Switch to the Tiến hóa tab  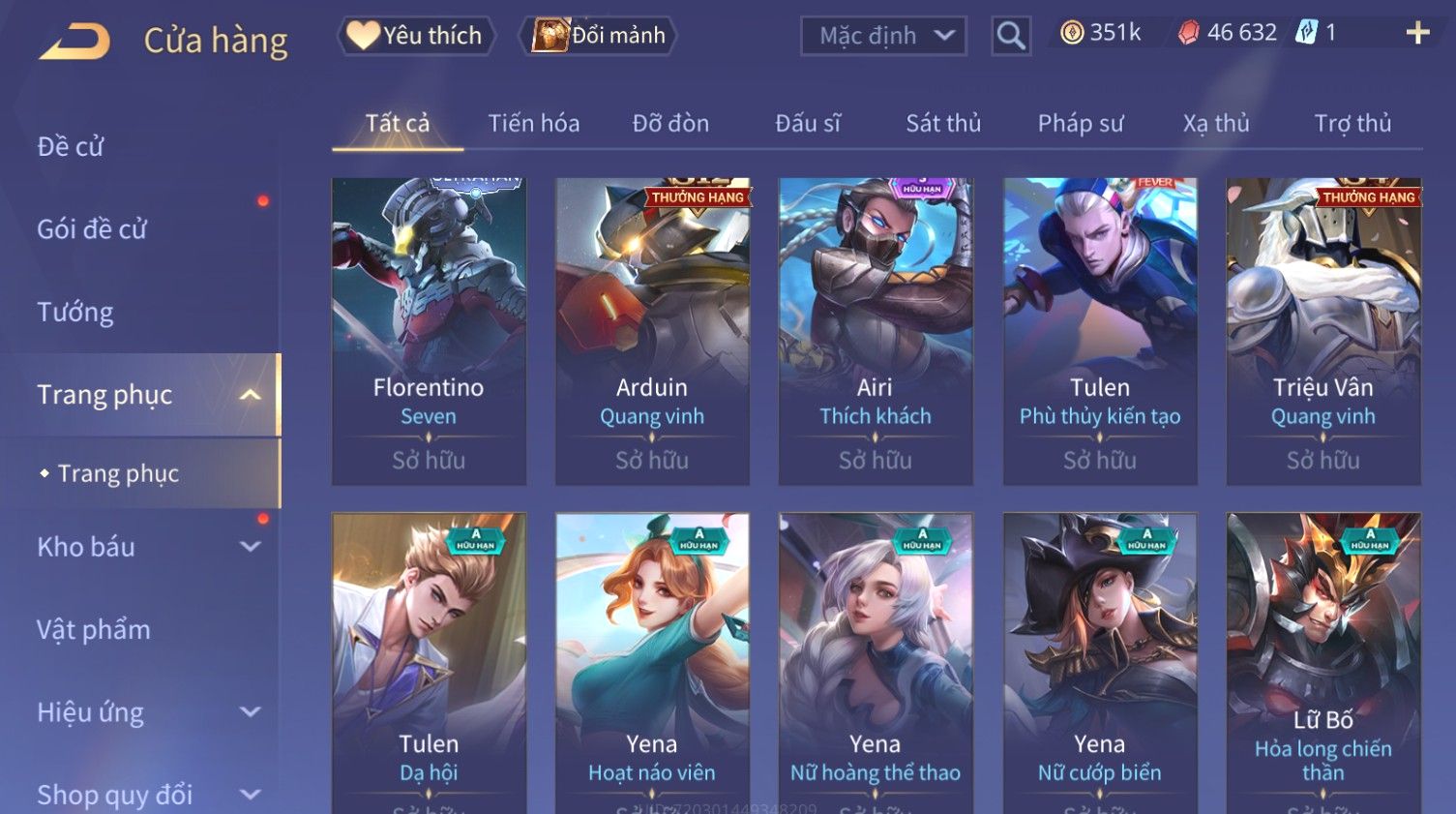(x=533, y=124)
